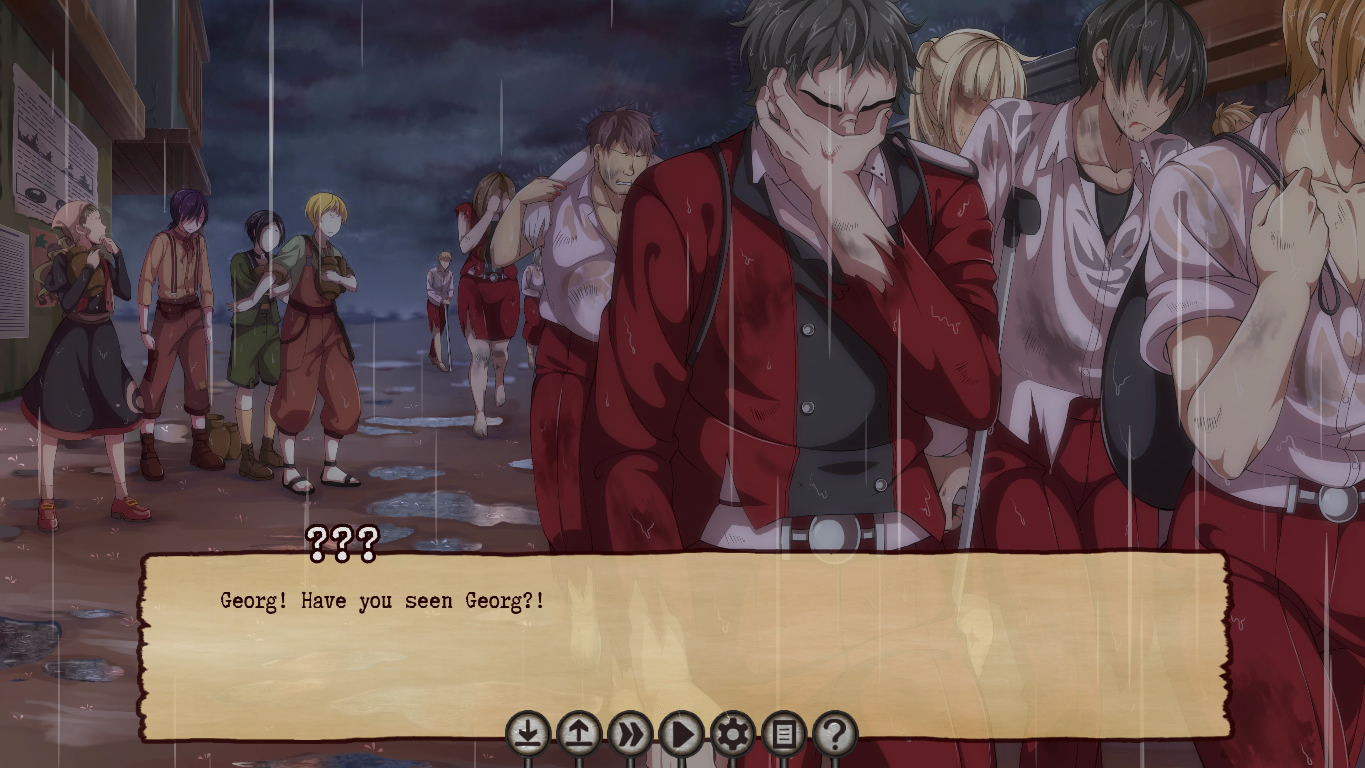Activate the double-chevron skip button
1365x768 pixels.
click(x=630, y=735)
